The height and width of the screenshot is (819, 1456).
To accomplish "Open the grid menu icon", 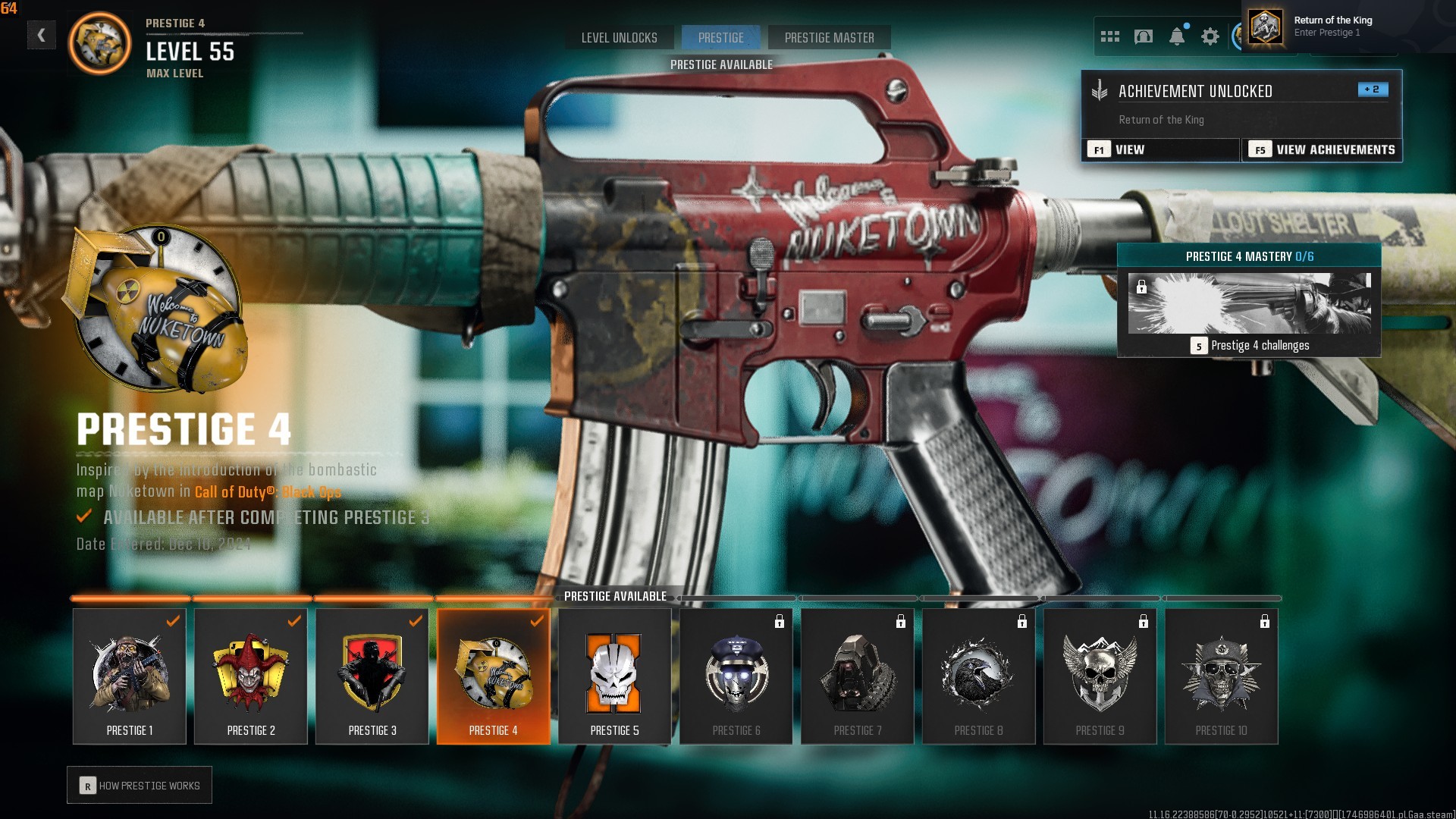I will [1109, 36].
